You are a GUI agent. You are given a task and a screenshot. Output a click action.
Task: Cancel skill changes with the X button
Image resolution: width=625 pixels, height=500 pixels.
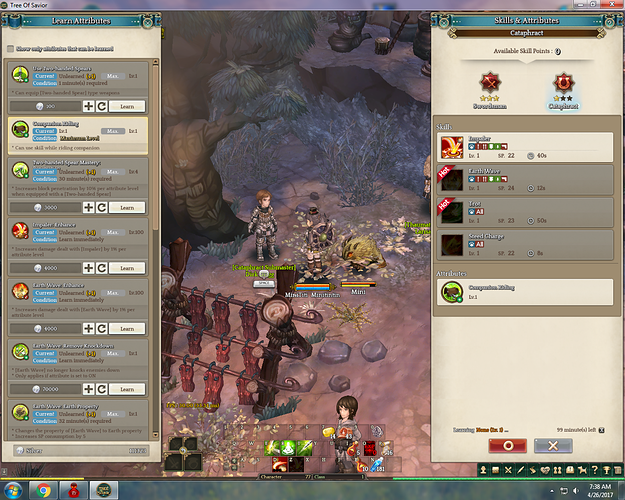(552, 446)
